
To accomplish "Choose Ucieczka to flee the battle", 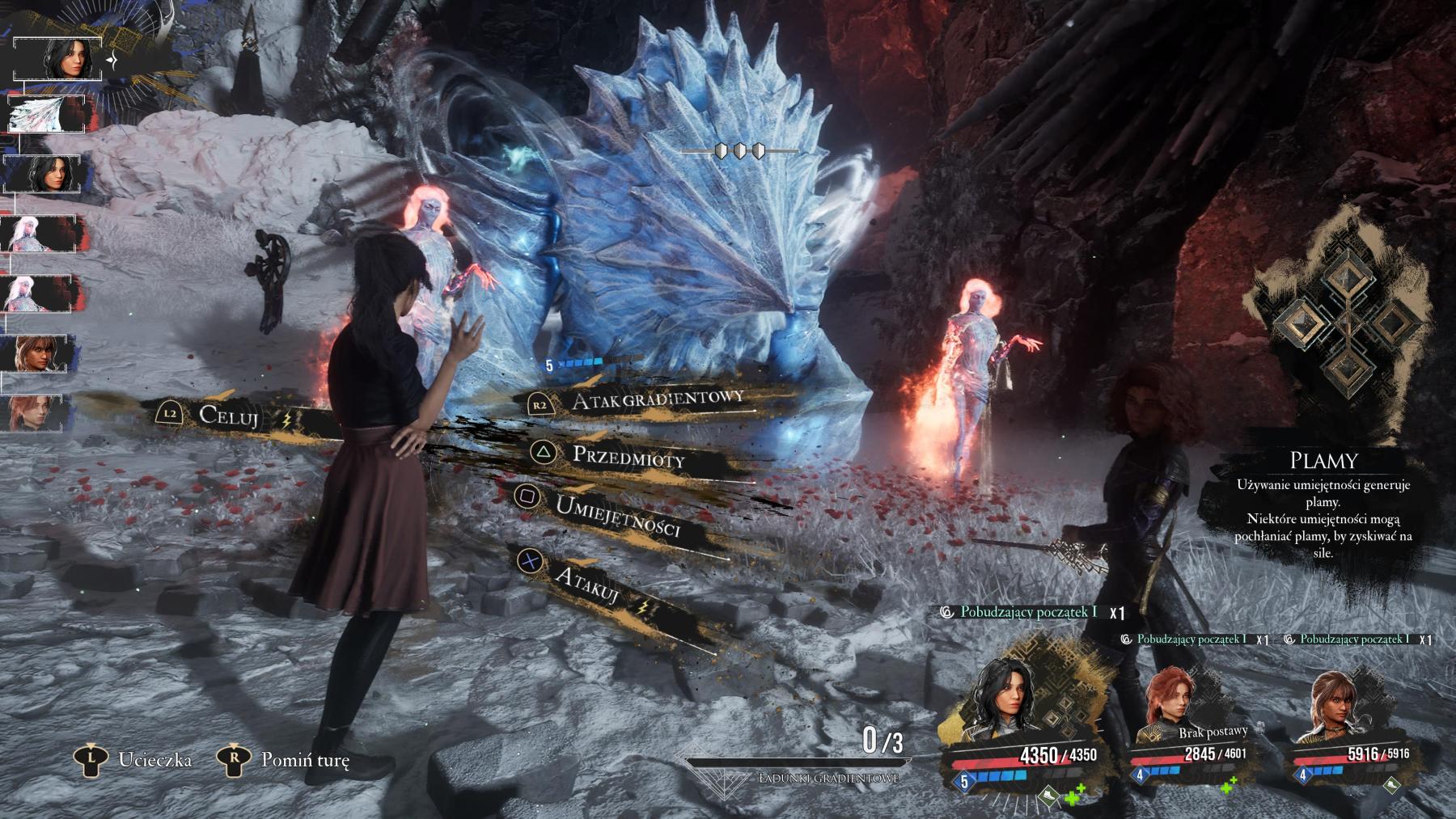I will click(x=154, y=760).
